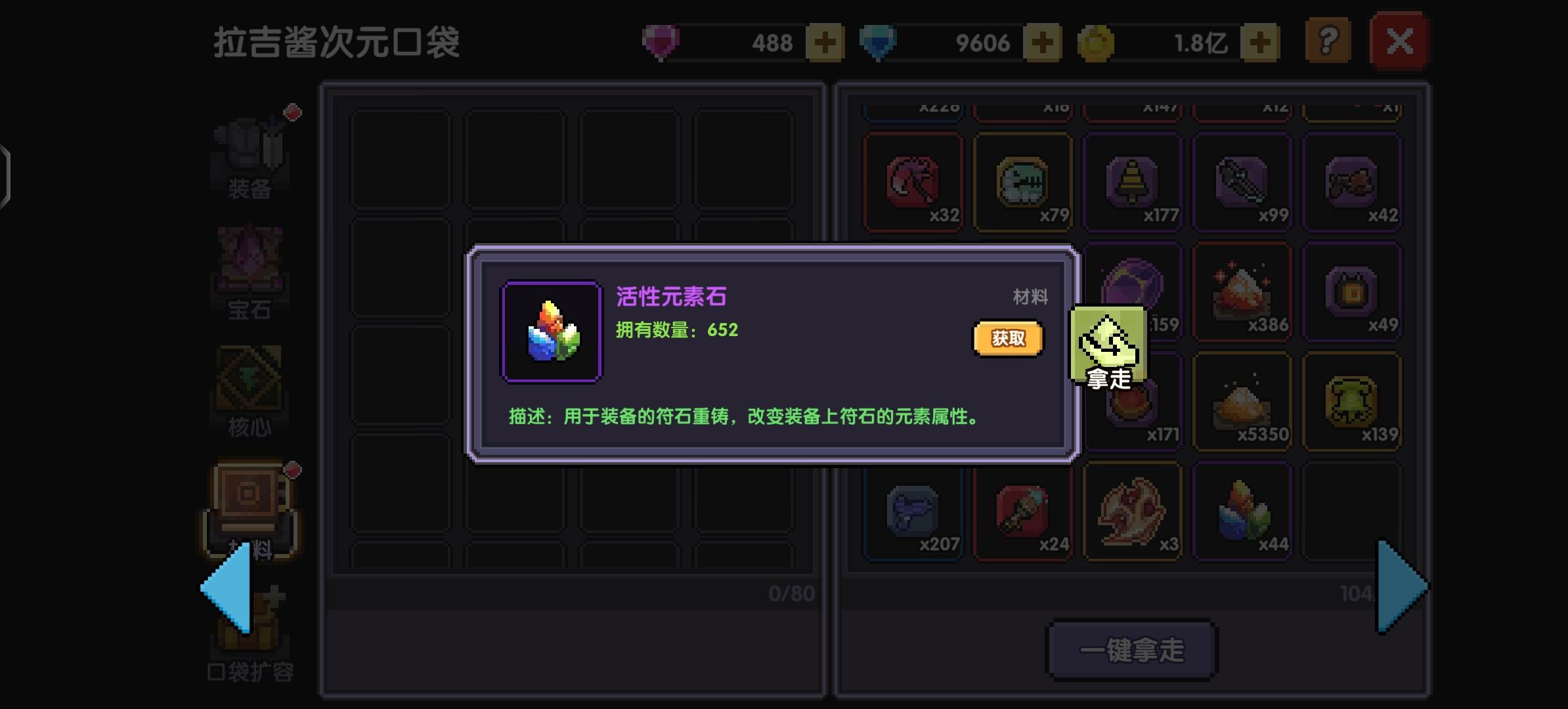Select the rainbow crystal material x44
Screen dimensions: 1568x709
(1243, 513)
